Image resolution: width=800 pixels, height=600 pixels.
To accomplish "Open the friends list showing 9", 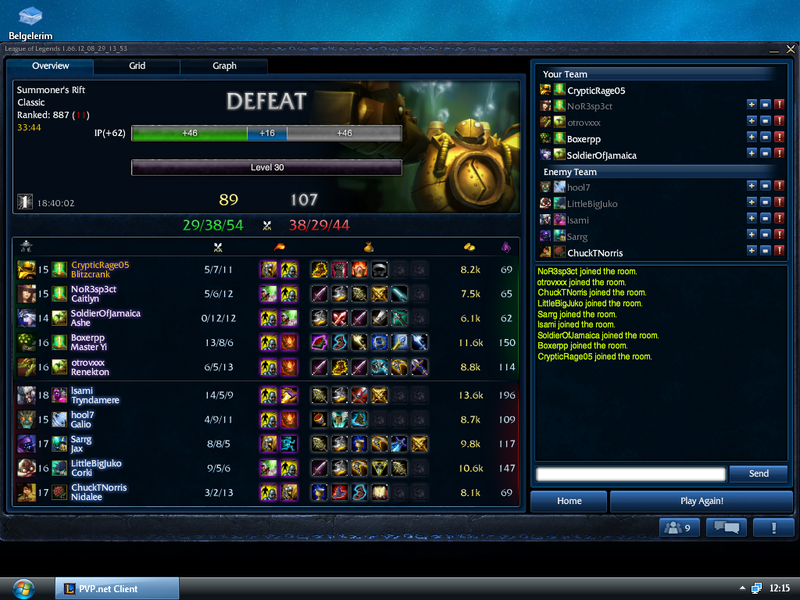I will coord(679,527).
